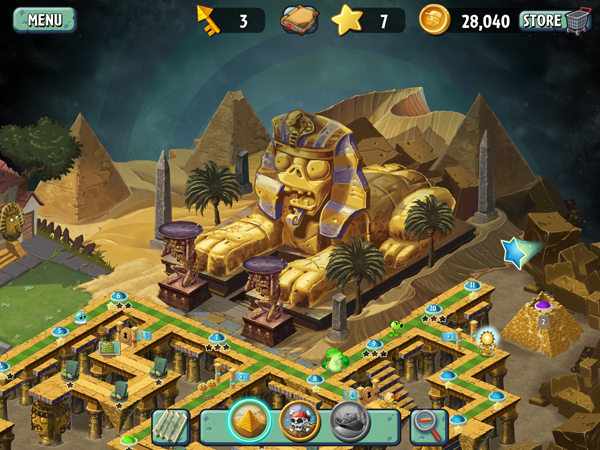600x450 pixels.
Task: Tap the gold coin balance icon
Action: pos(435,19)
